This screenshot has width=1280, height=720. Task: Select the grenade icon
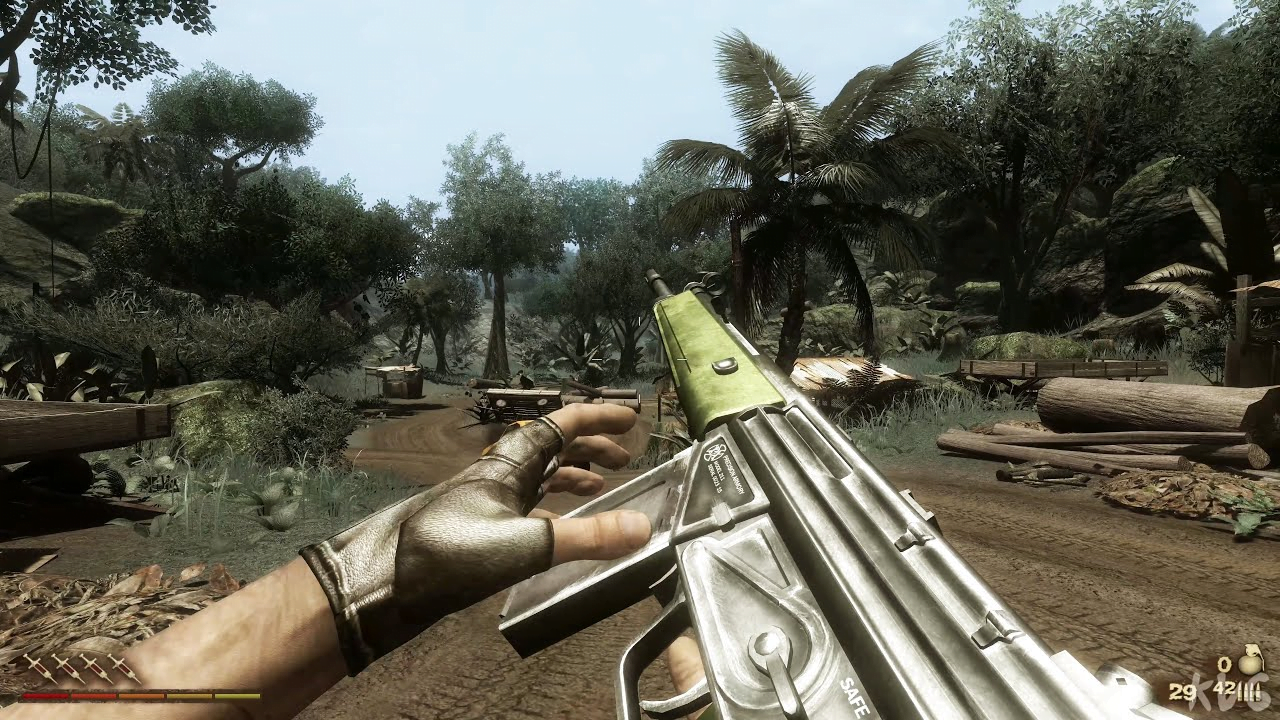[x=1250, y=662]
